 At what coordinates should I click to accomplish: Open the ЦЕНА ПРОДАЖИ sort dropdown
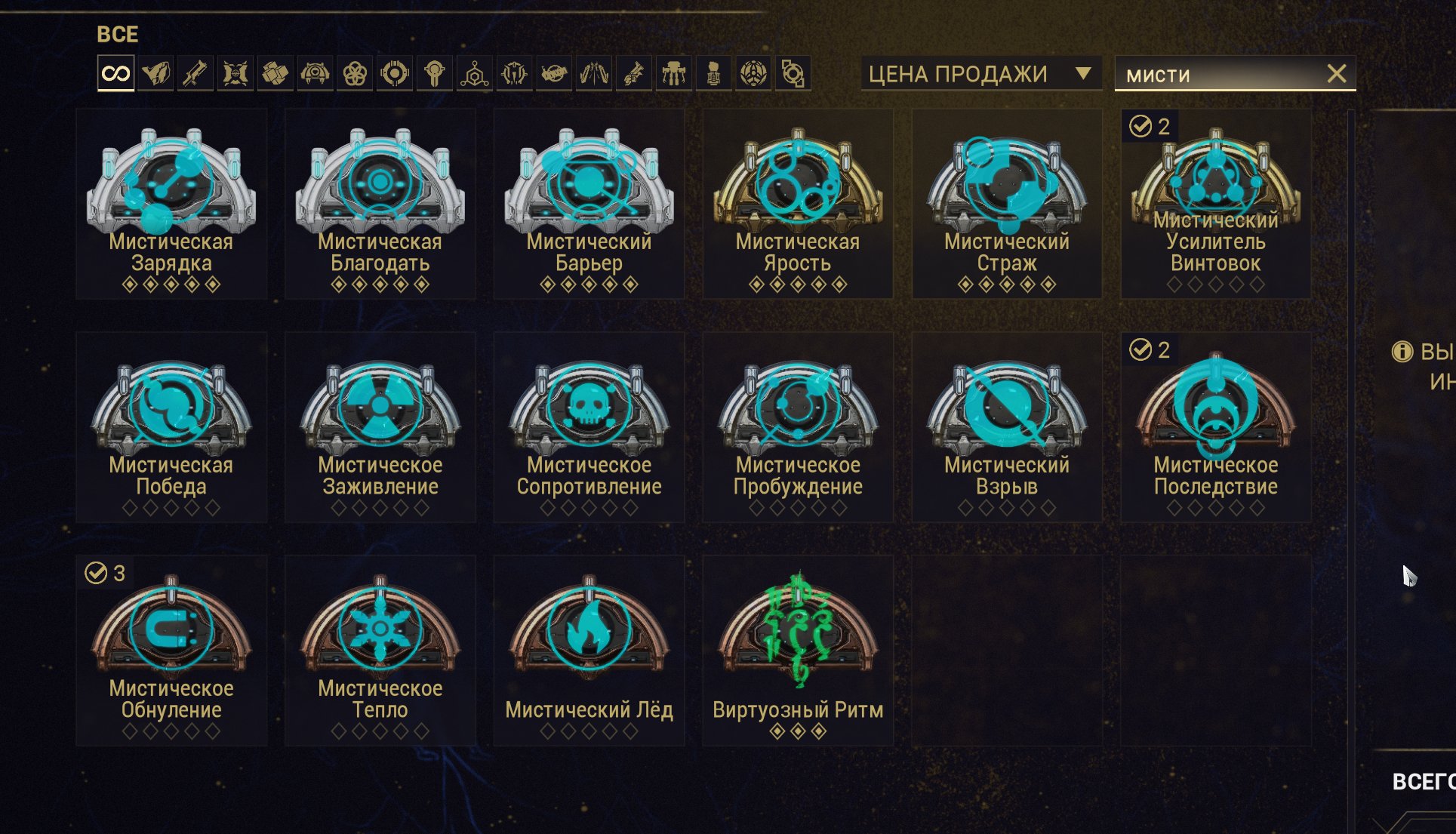(980, 74)
